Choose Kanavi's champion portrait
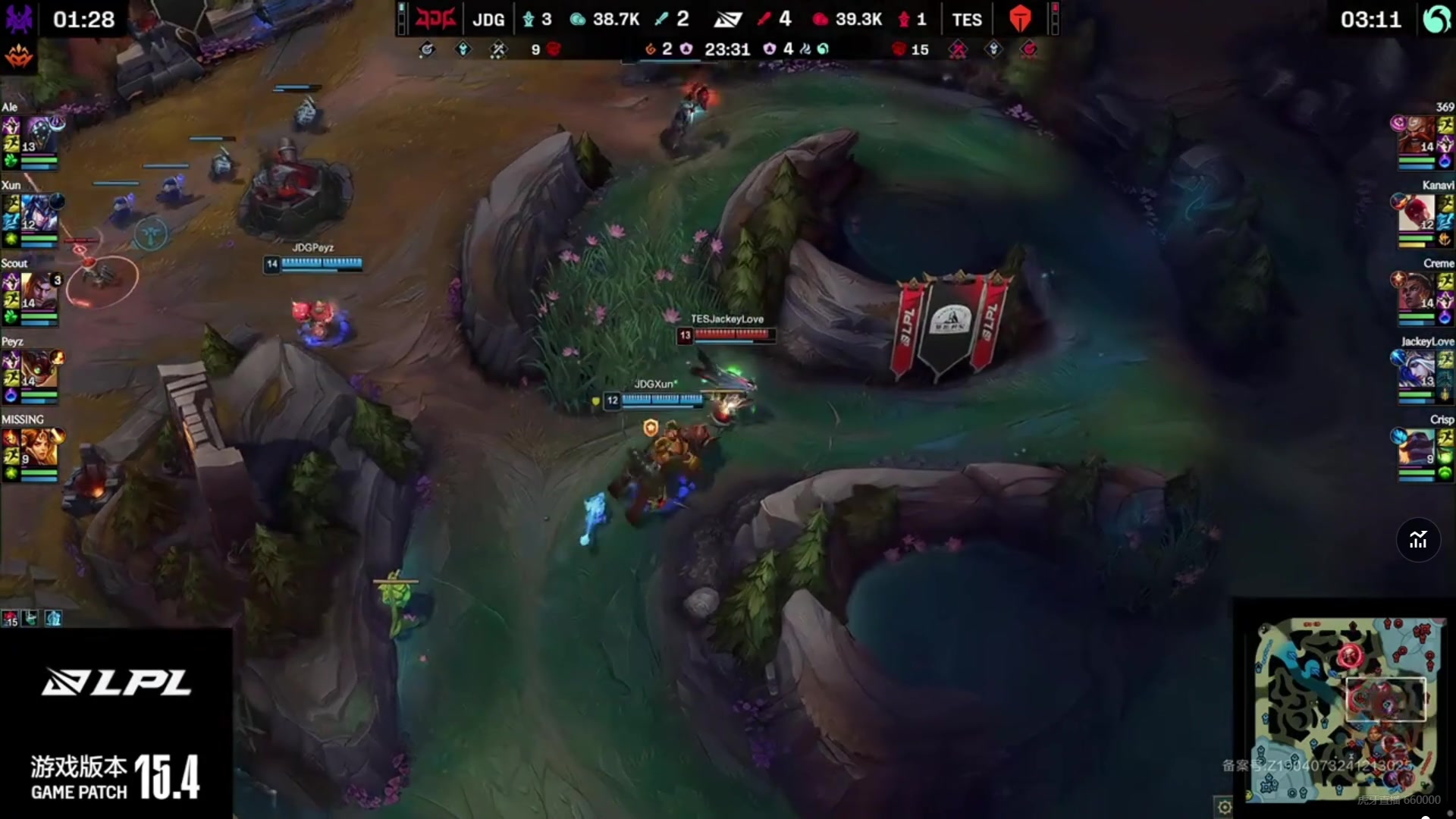 click(x=1417, y=213)
